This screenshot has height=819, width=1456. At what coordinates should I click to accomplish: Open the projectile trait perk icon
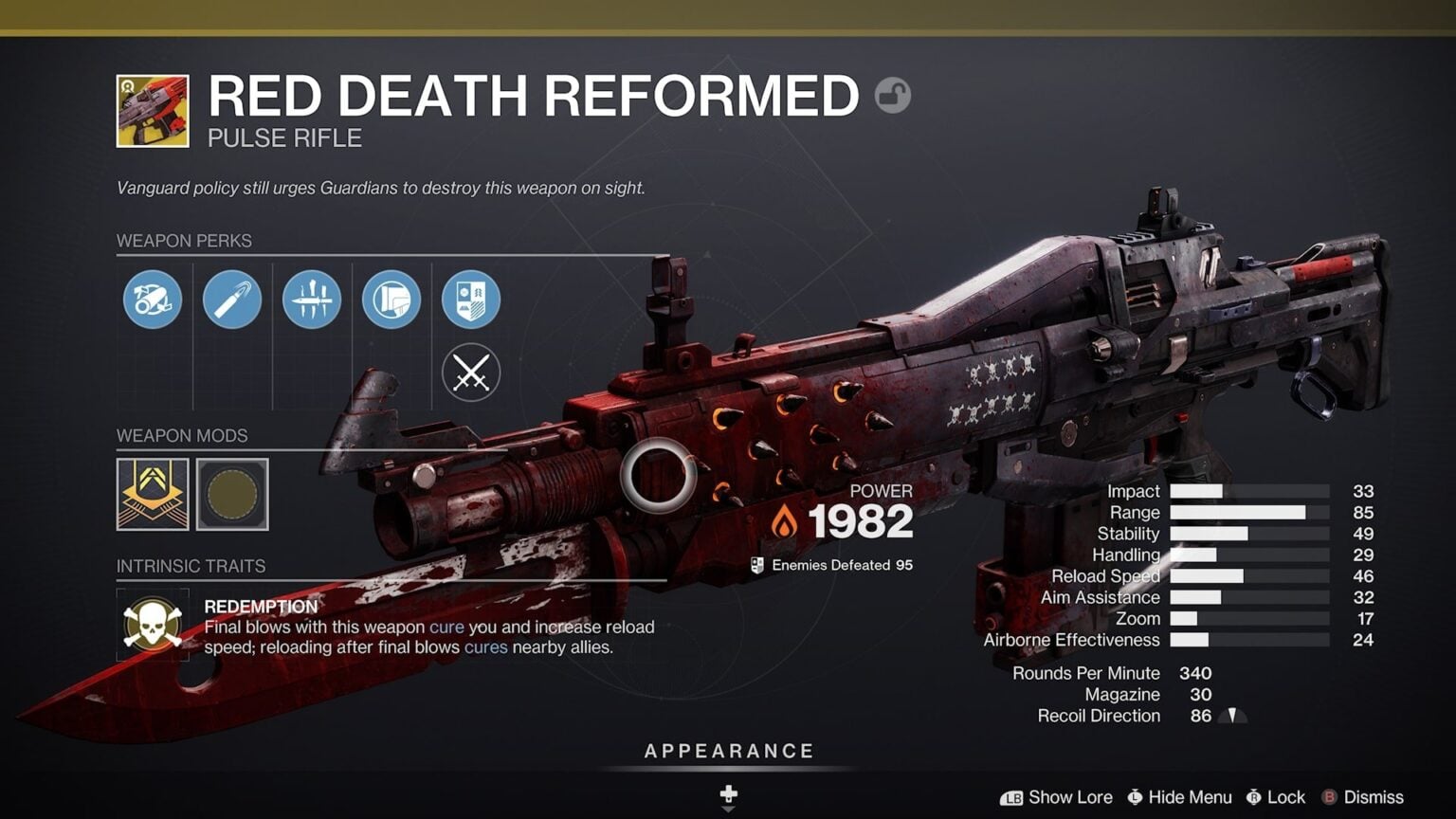pyautogui.click(x=312, y=300)
